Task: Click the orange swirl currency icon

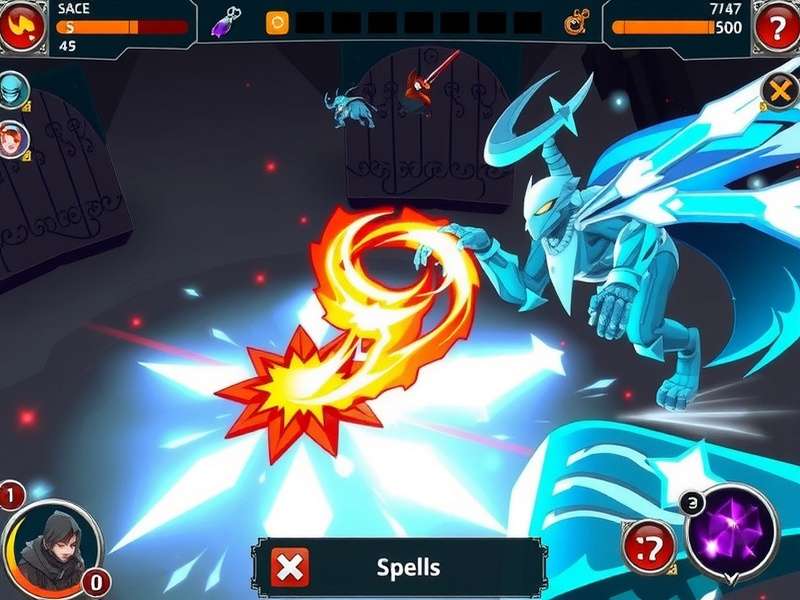Action: click(576, 21)
